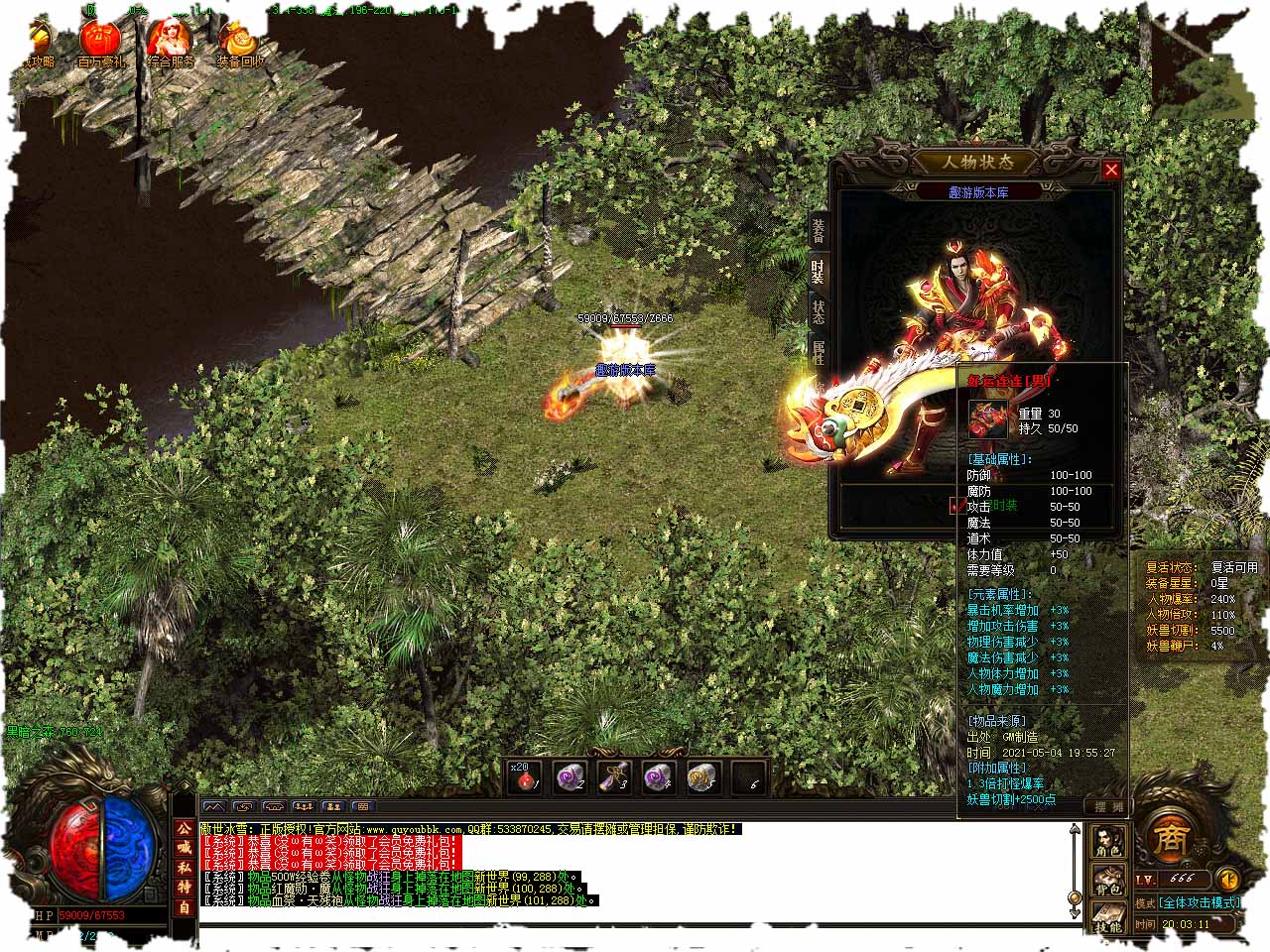Open 综合服务 services menu
The width and height of the screenshot is (1270, 952).
170,42
